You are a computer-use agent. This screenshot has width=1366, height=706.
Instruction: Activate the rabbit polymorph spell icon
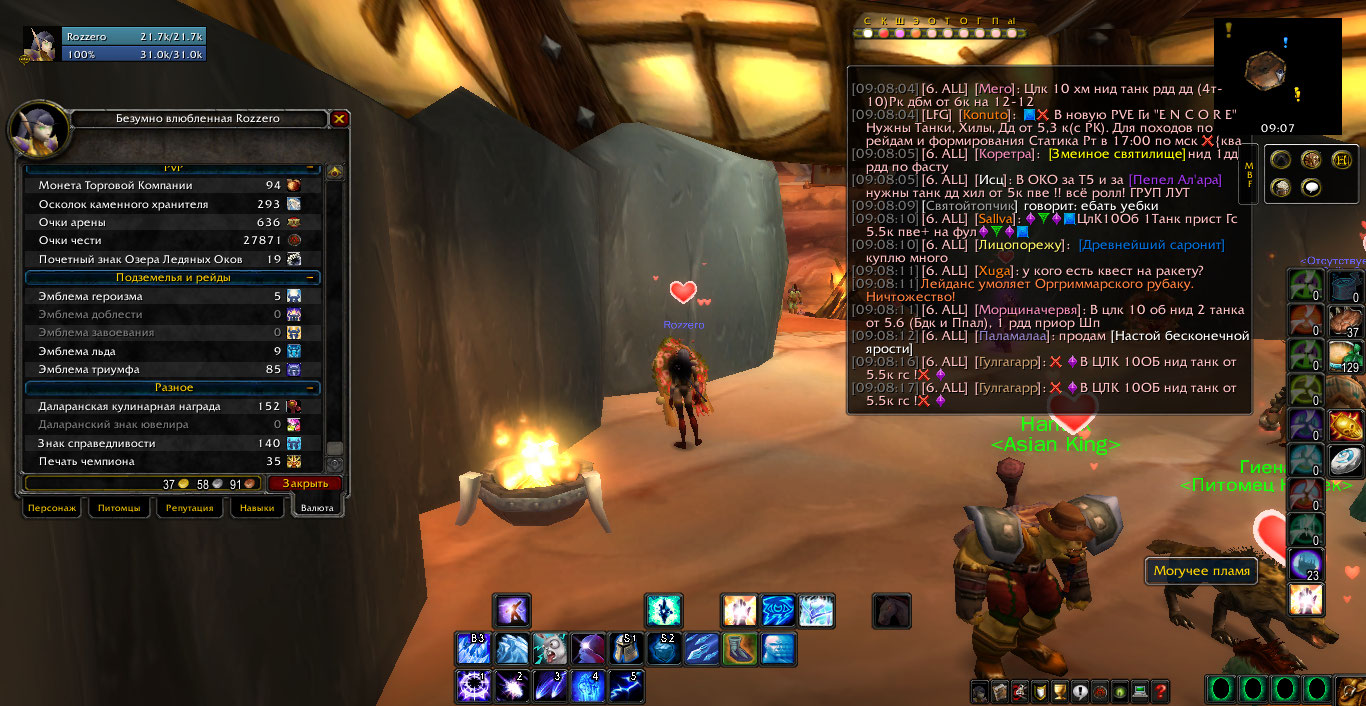(549, 649)
